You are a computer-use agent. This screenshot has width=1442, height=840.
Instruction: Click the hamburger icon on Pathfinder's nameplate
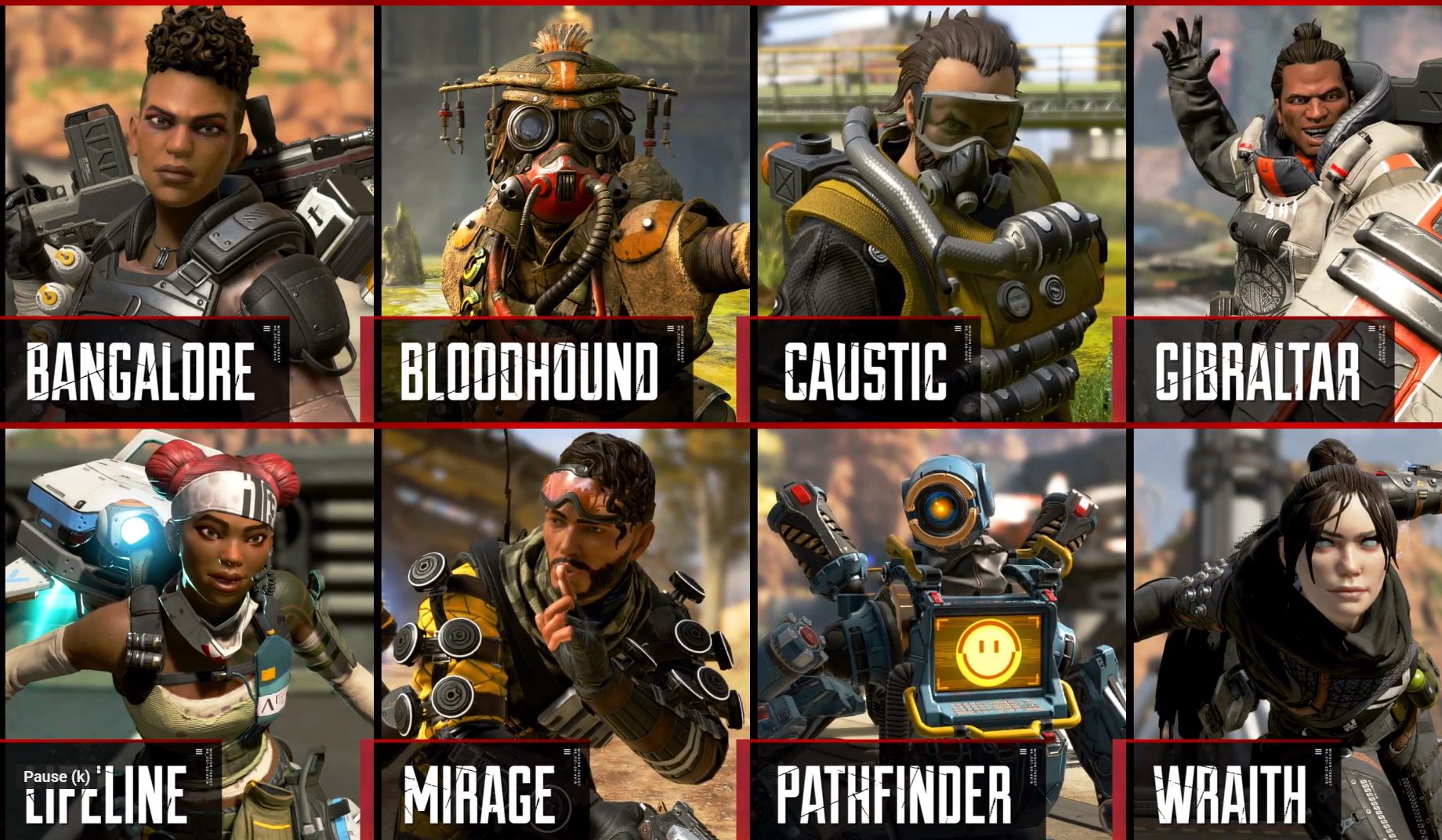point(1023,752)
